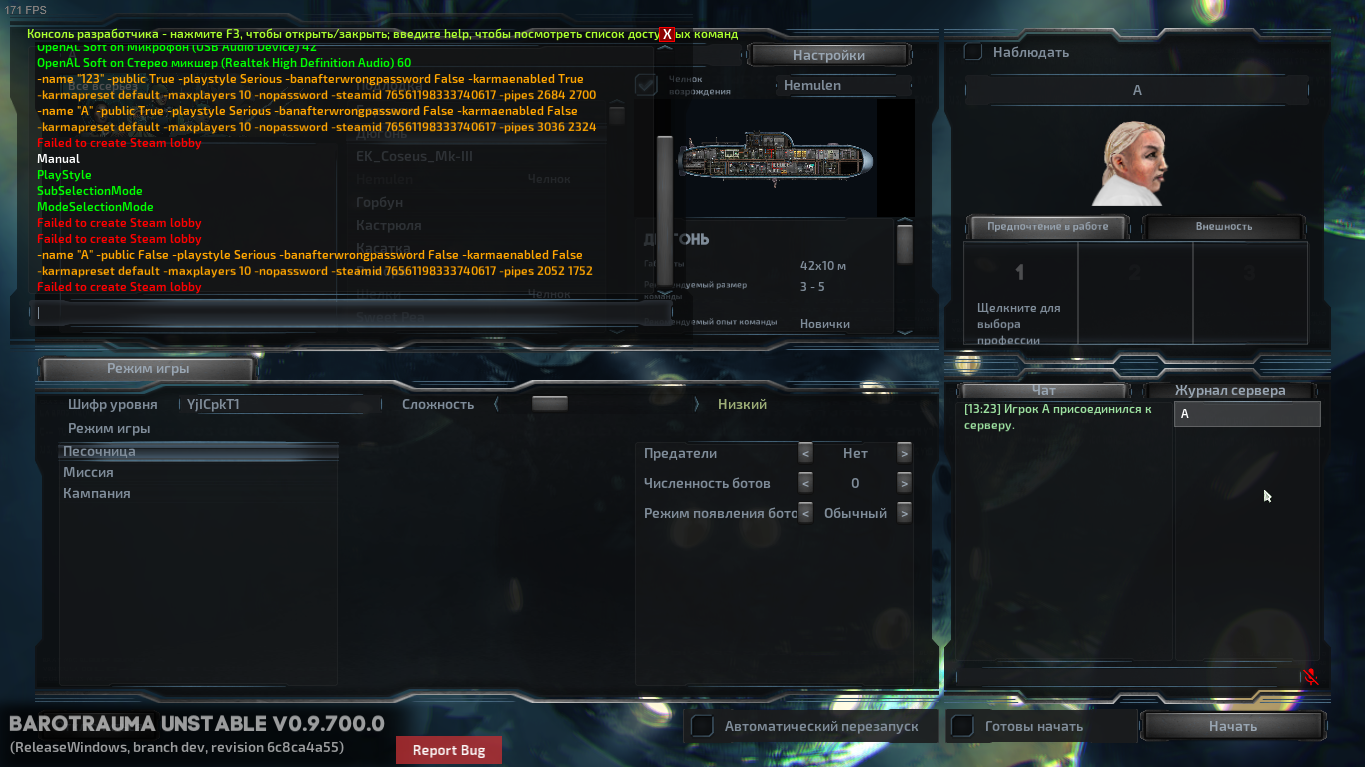This screenshot has height=767, width=1365.
Task: Select player A in the player list
Action: point(1246,414)
